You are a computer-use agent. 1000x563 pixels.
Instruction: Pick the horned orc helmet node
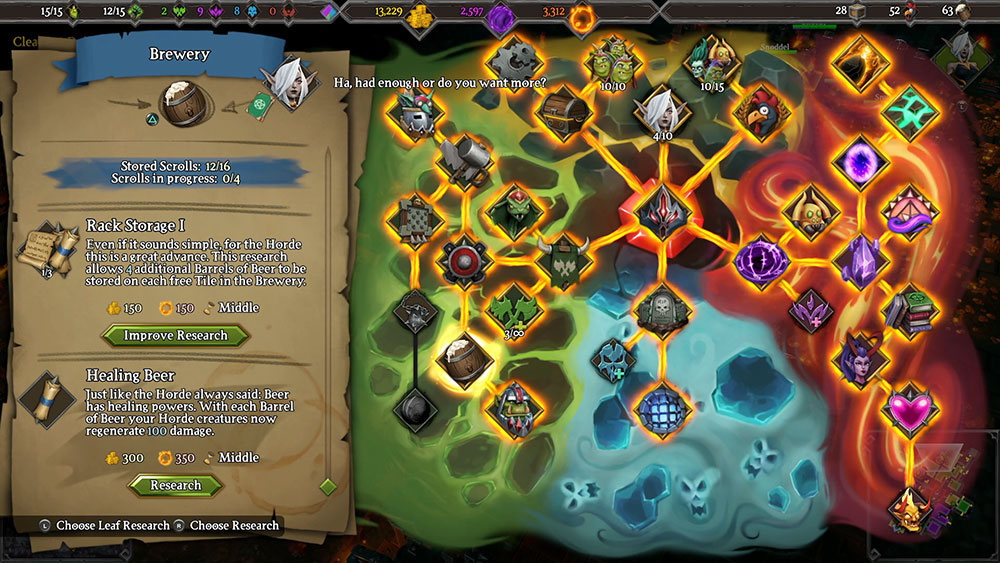[x=561, y=262]
